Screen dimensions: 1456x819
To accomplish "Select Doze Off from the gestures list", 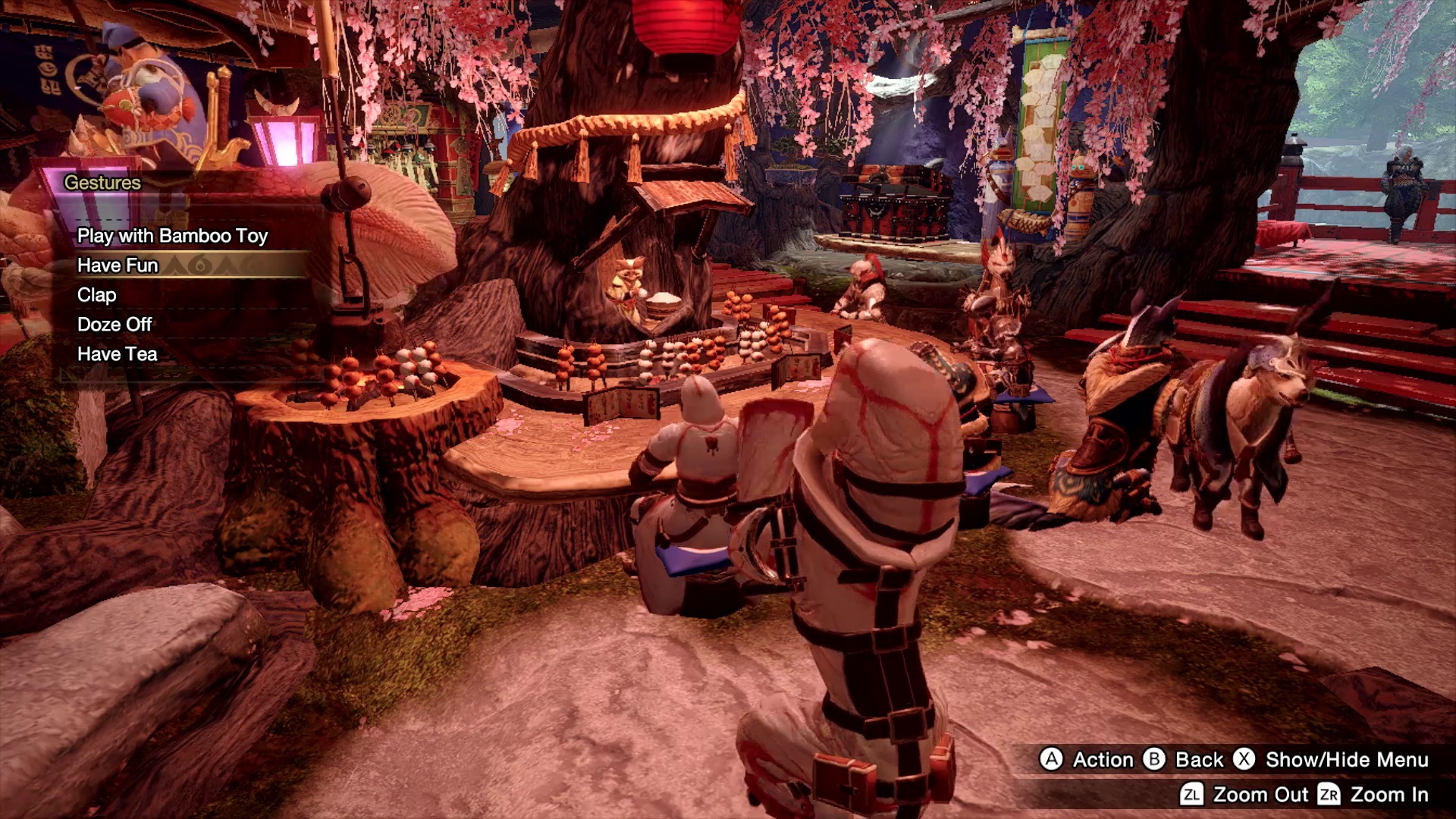I will click(115, 325).
